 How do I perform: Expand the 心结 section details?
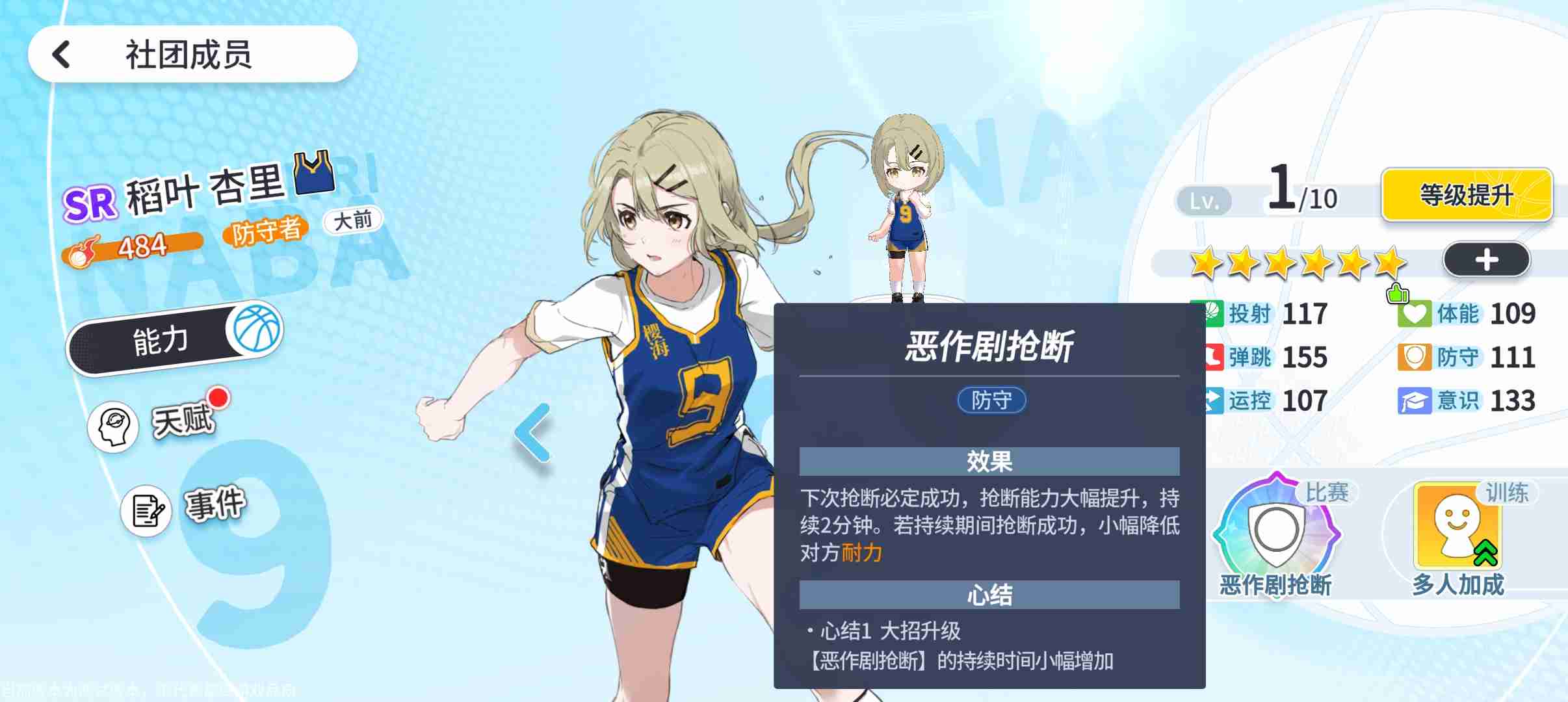990,593
